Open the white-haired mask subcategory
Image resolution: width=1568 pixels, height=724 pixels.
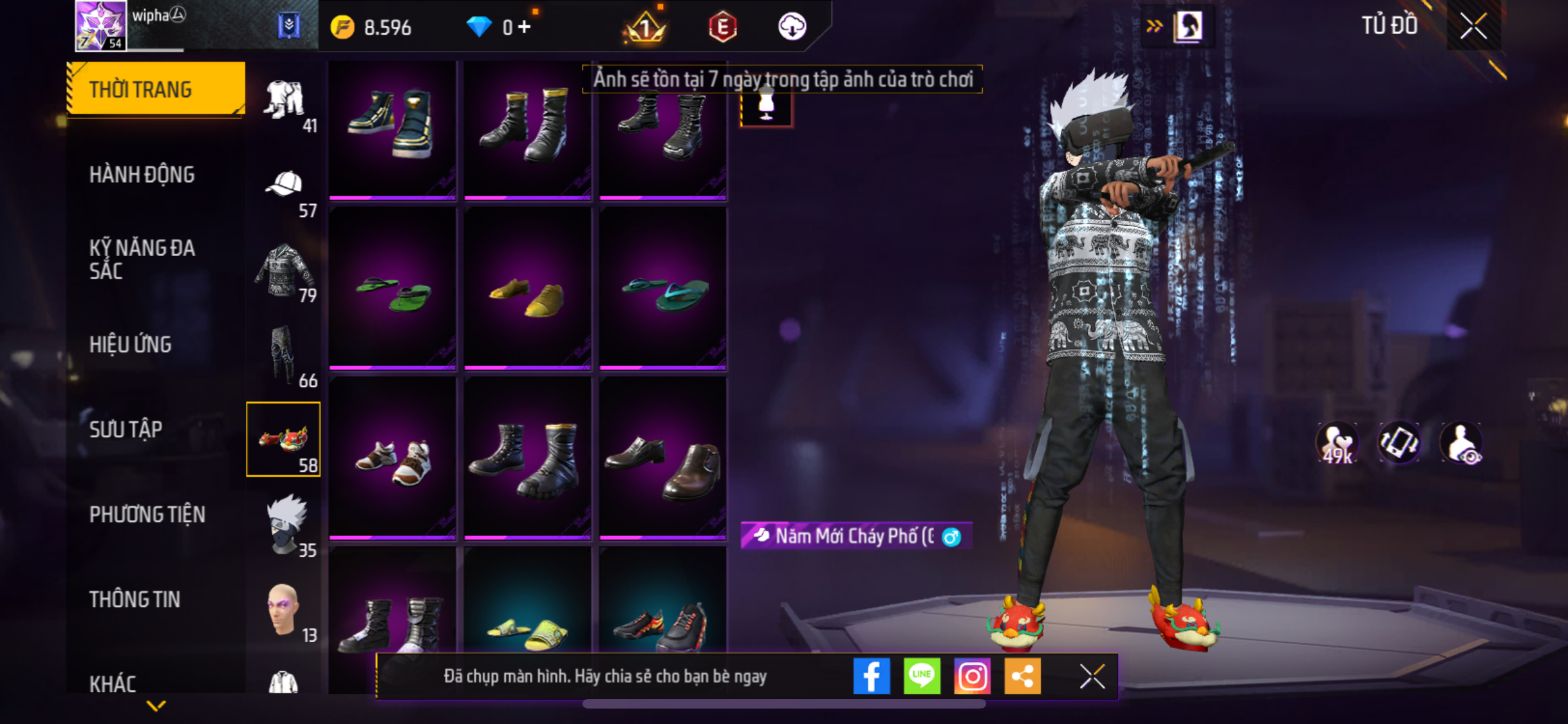286,524
